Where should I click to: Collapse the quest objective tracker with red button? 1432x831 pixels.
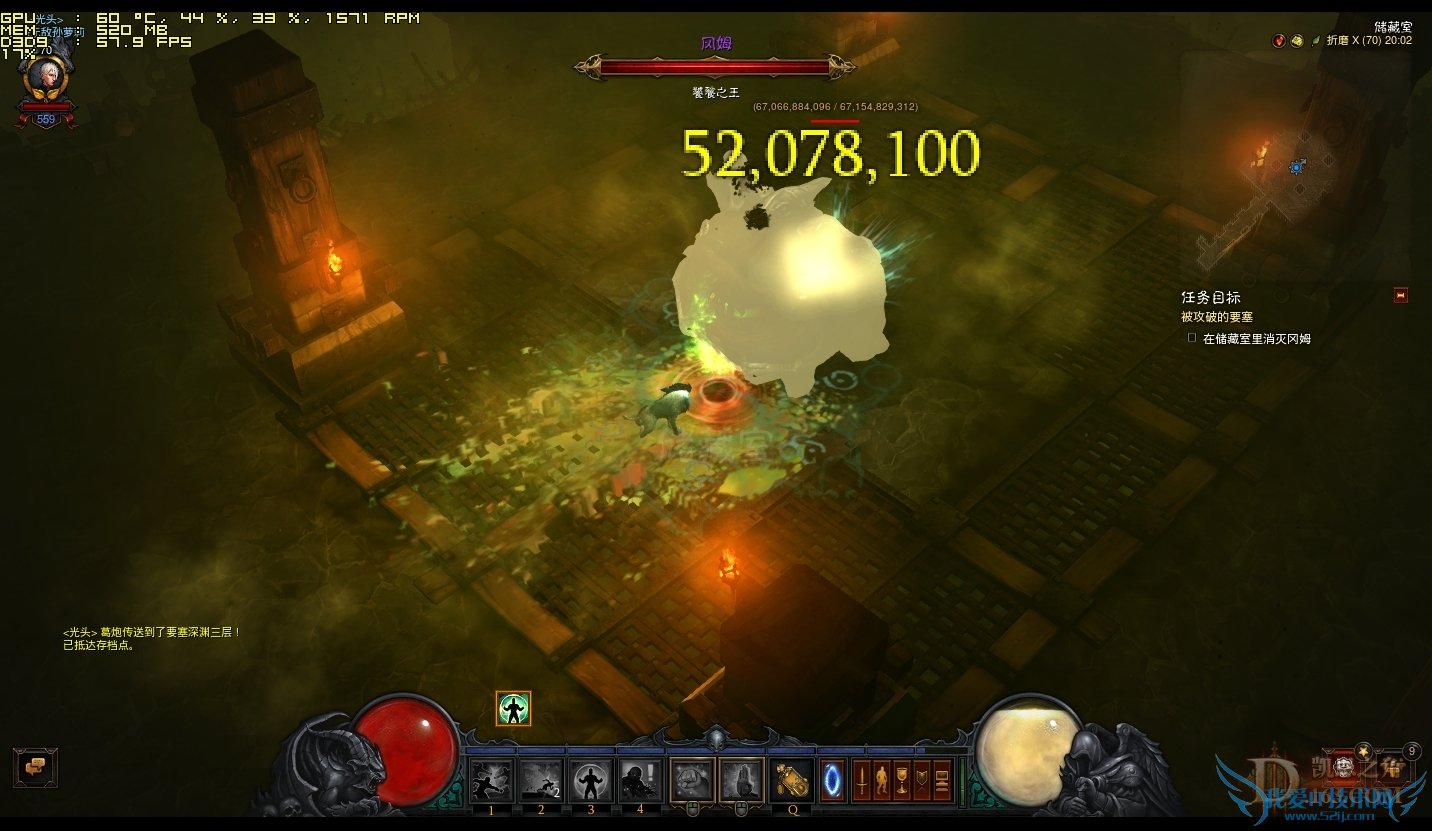[x=1400, y=295]
